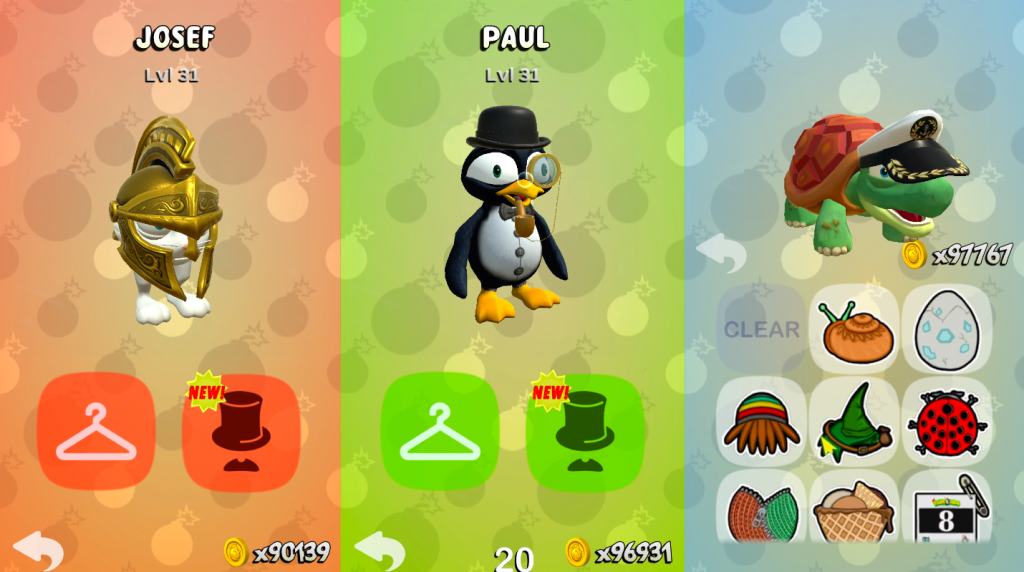
Task: Clear the turtle's equipped hat
Action: coord(761,329)
